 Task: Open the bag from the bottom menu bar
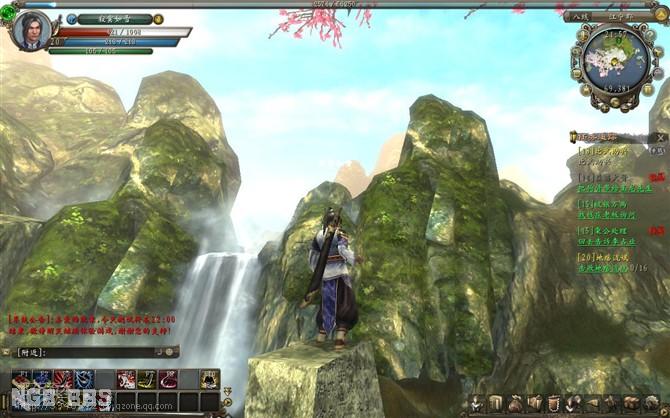[516, 404]
